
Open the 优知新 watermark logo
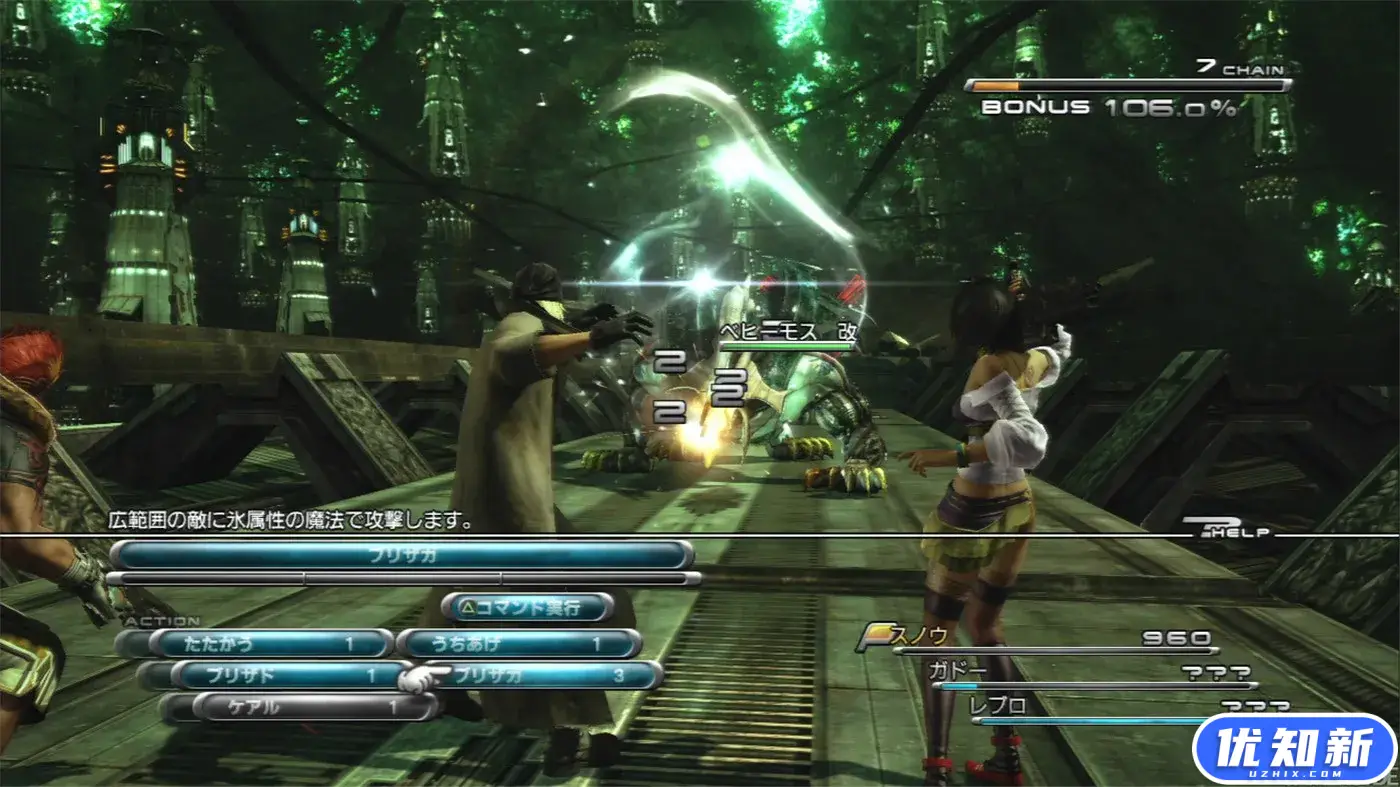[1294, 749]
